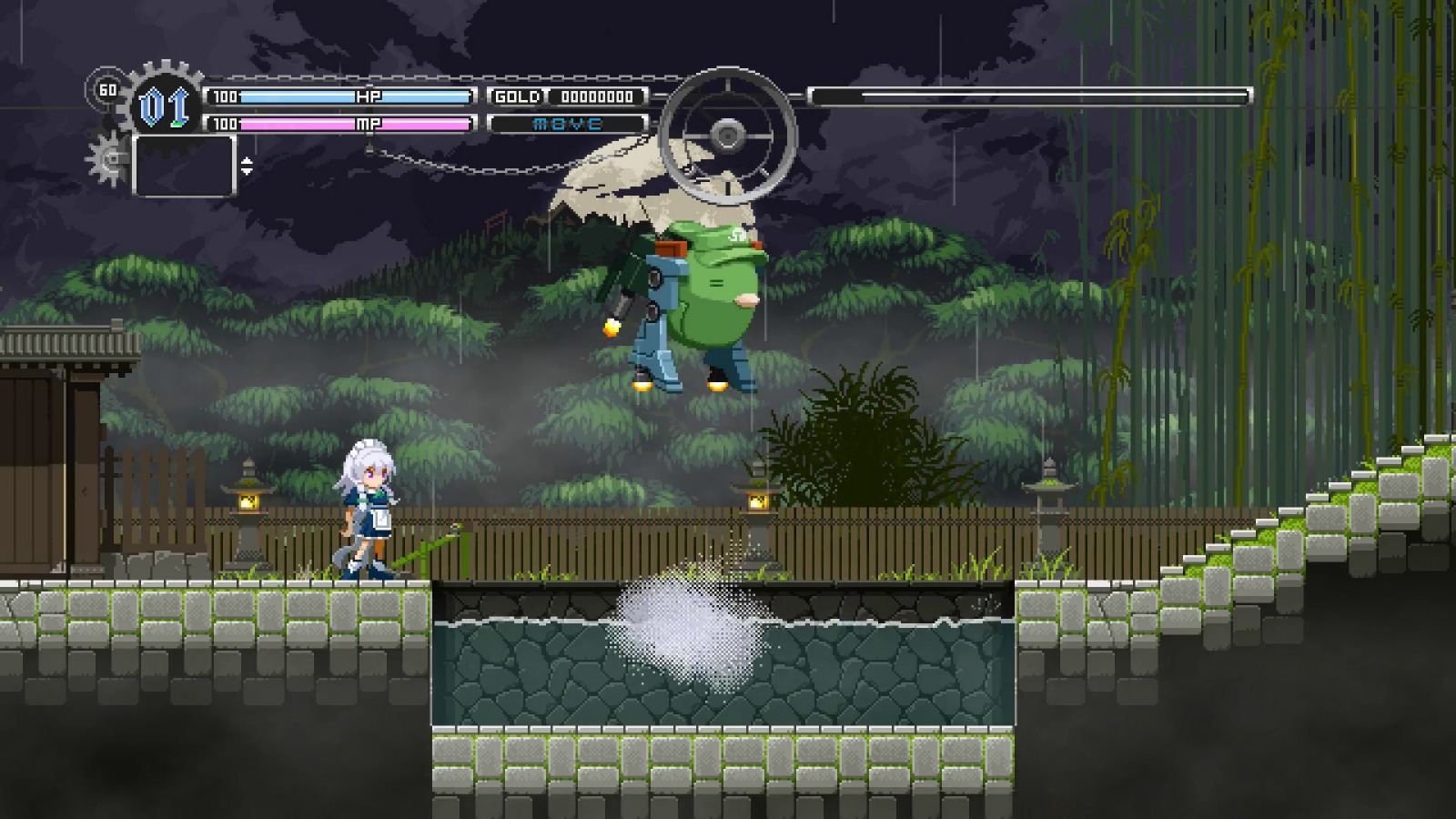The height and width of the screenshot is (819, 1456).
Task: Click the water splash in the canal
Action: pyautogui.click(x=692, y=628)
